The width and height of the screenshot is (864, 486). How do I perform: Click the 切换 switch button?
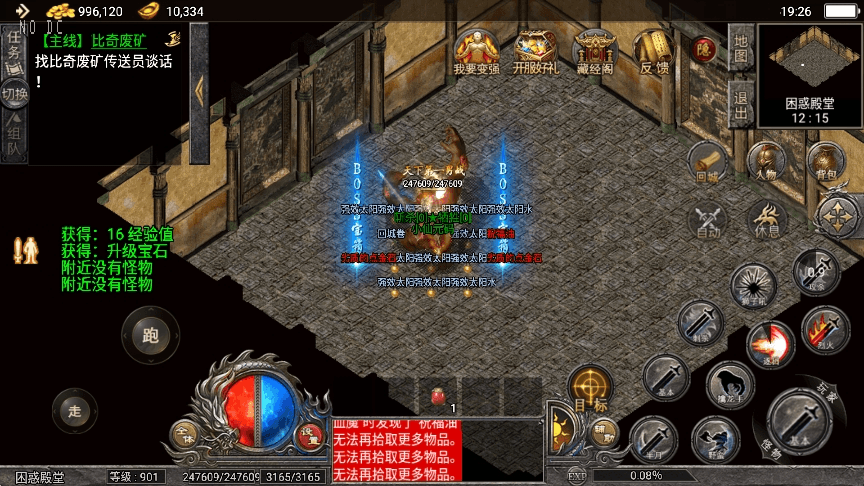[14, 95]
